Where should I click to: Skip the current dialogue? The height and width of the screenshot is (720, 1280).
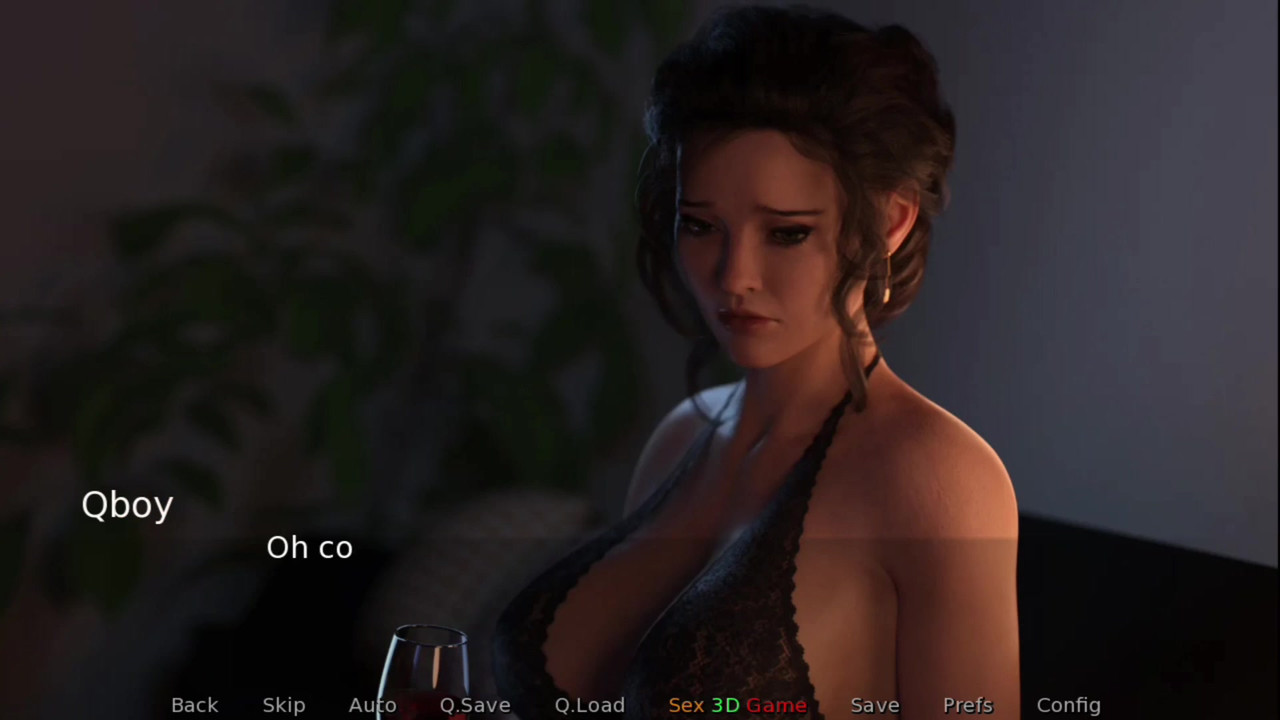[284, 705]
